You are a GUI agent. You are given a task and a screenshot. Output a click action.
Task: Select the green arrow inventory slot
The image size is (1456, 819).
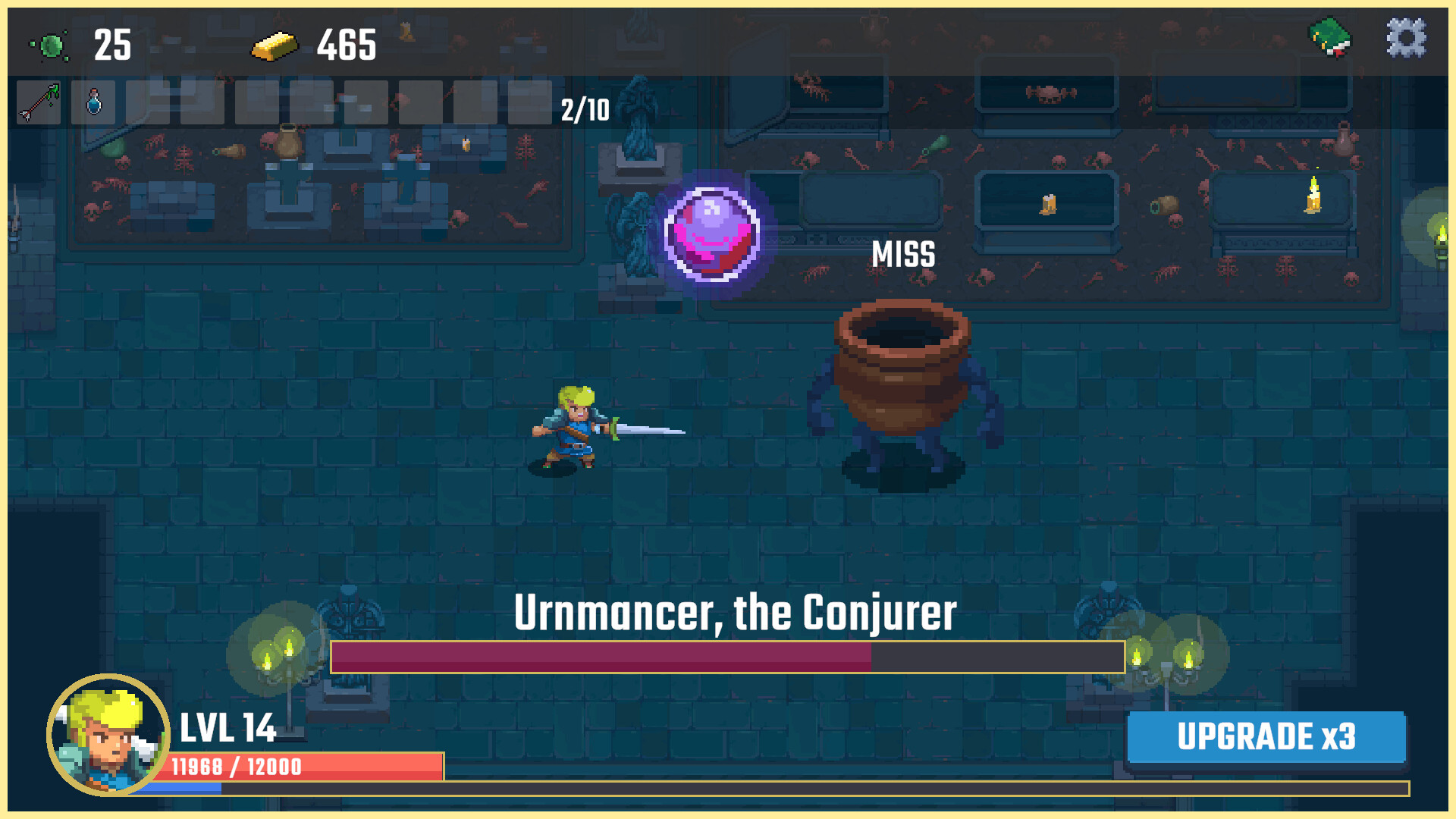point(39,102)
